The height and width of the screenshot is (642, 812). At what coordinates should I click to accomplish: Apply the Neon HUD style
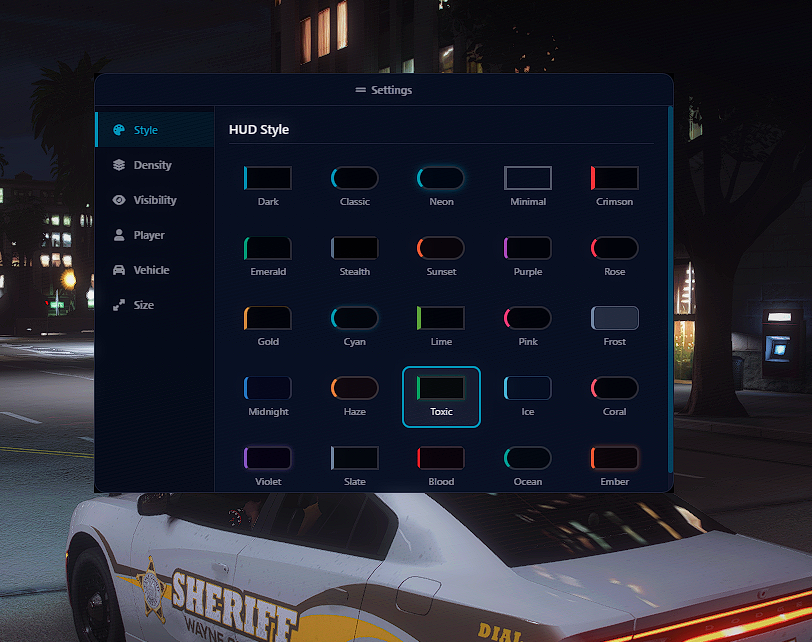point(441,186)
